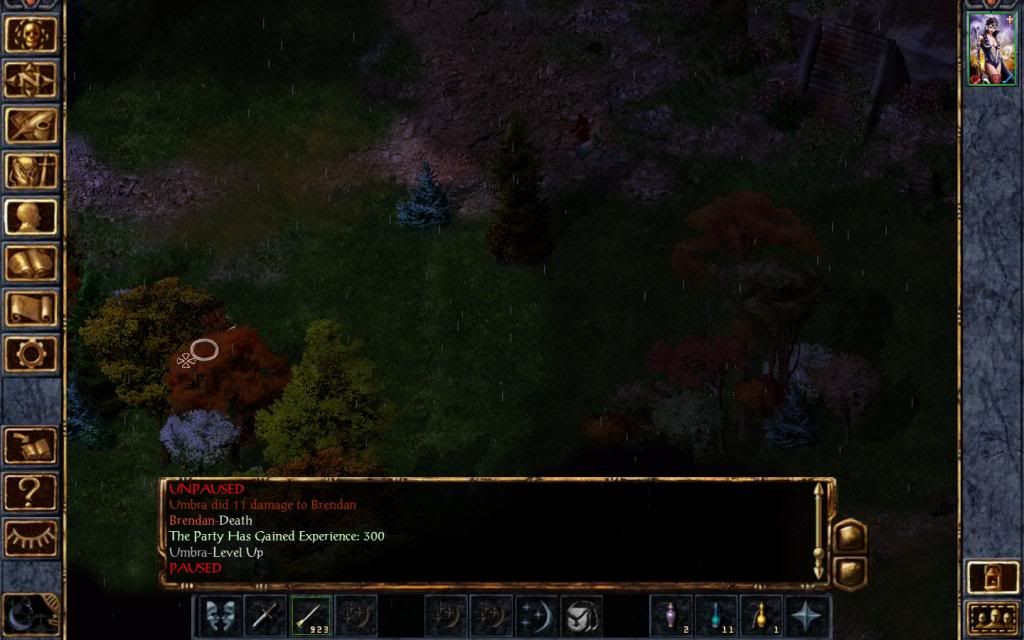Image resolution: width=1024 pixels, height=640 pixels.
Task: Click the question mark help button
Action: click(31, 492)
